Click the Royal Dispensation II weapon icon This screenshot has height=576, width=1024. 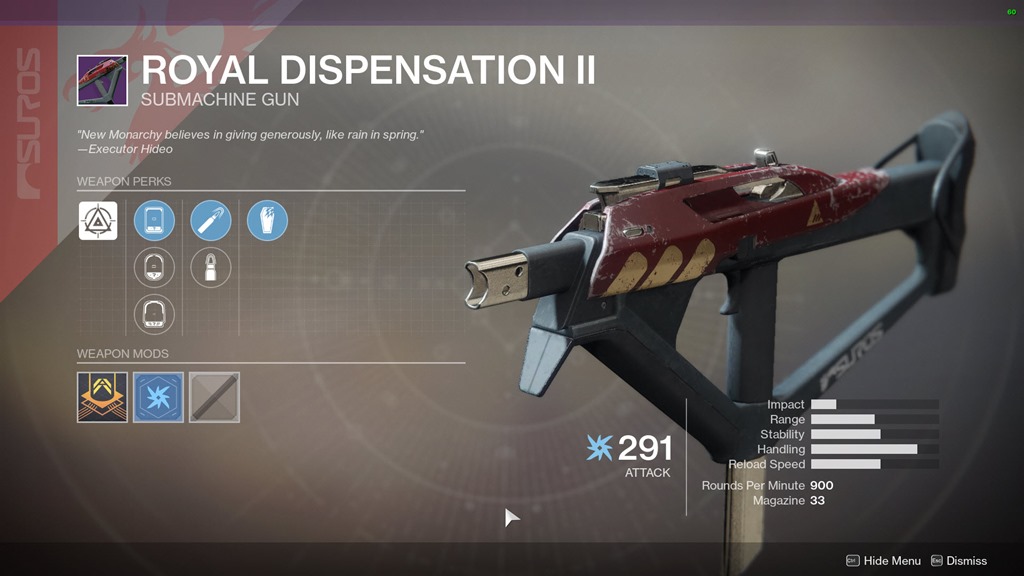[102, 80]
